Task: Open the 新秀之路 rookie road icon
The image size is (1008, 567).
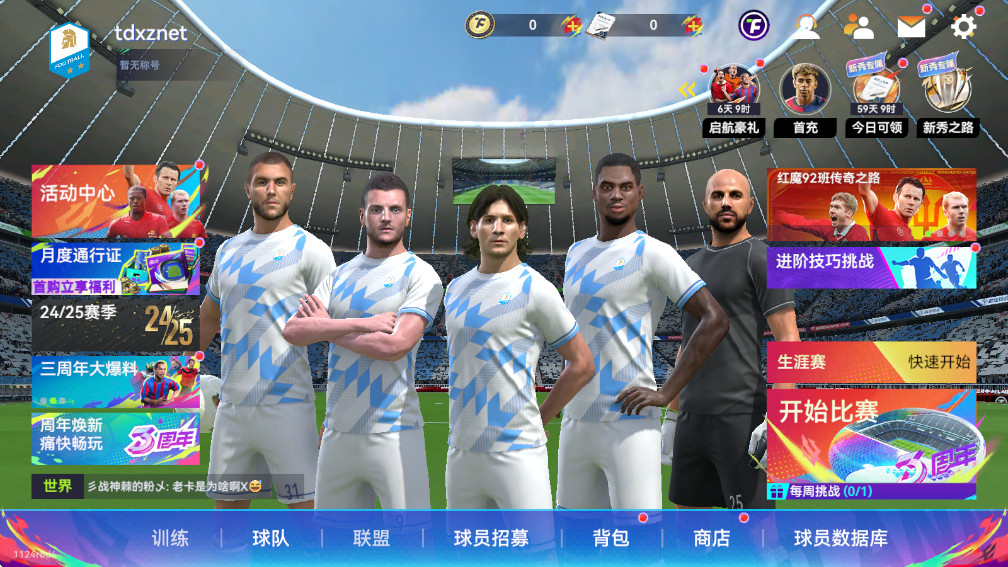Action: [x=947, y=99]
